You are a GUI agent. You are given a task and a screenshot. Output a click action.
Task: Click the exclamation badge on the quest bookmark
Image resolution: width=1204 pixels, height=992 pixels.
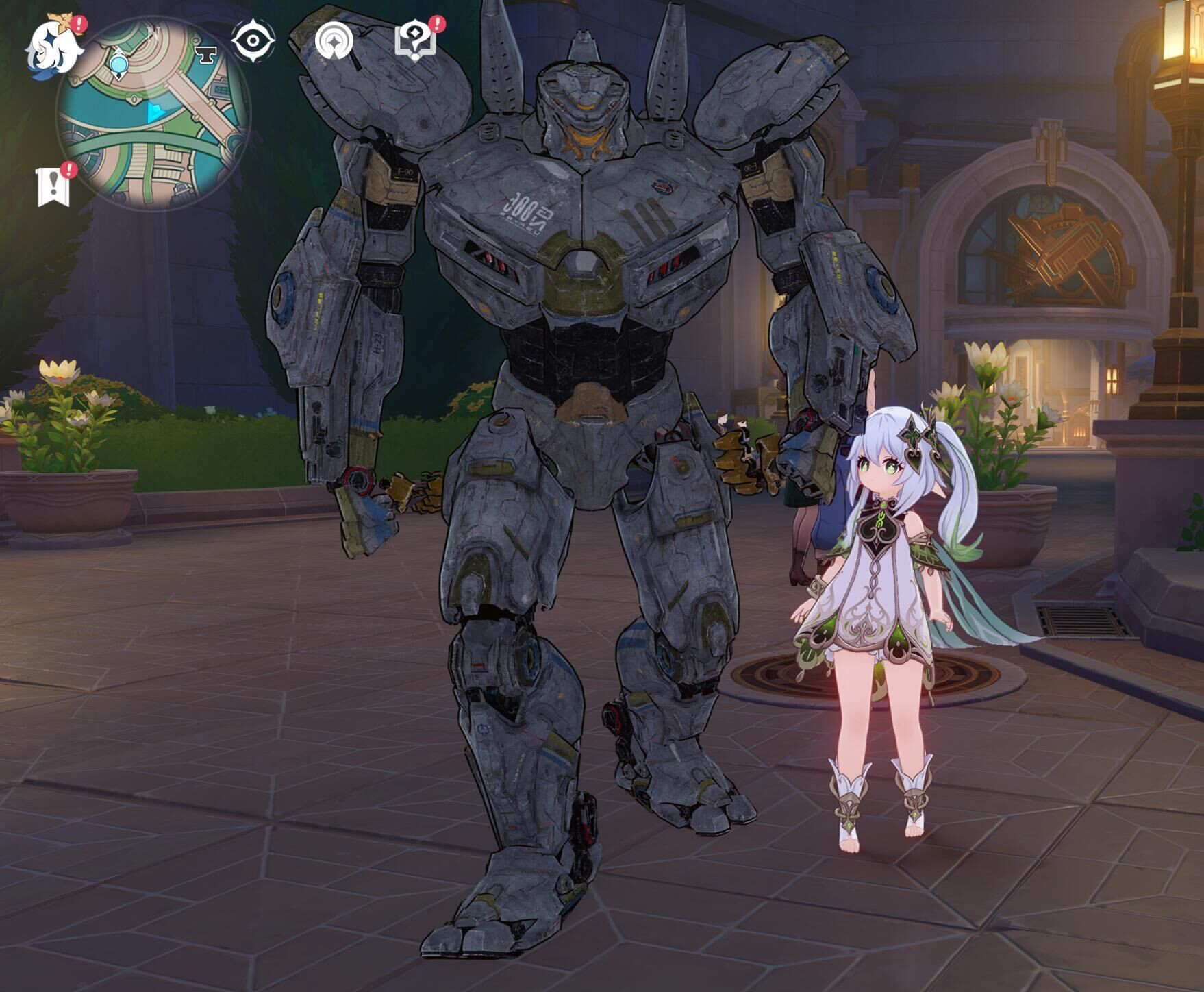tap(68, 171)
